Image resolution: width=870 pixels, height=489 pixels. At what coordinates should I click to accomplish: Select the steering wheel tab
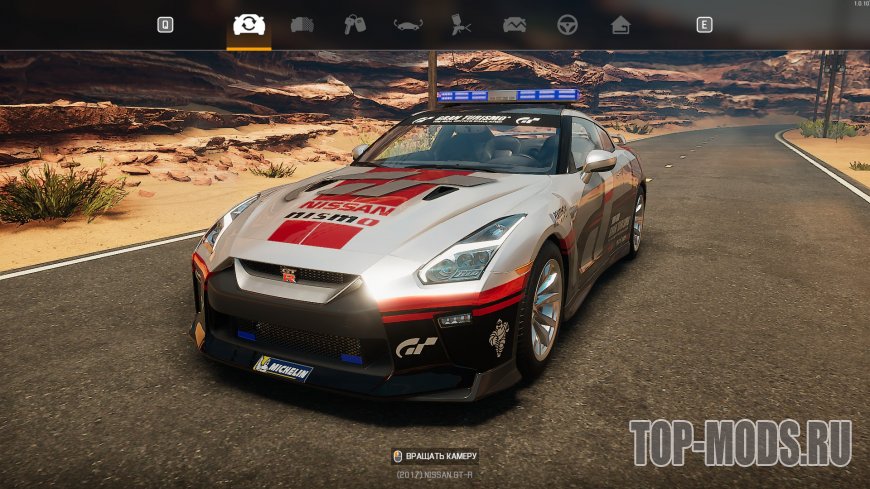point(567,25)
